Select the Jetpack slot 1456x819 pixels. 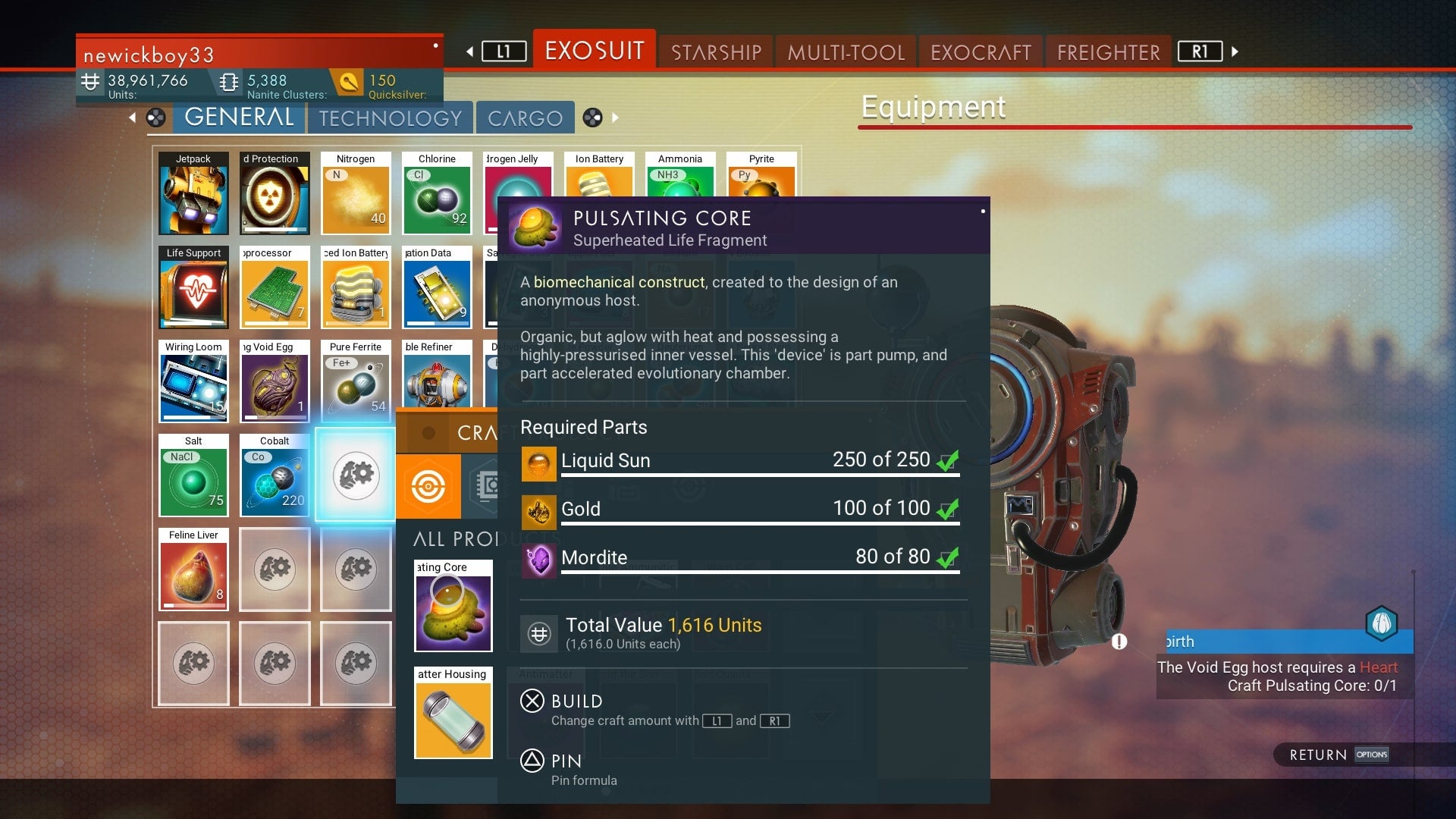[193, 193]
